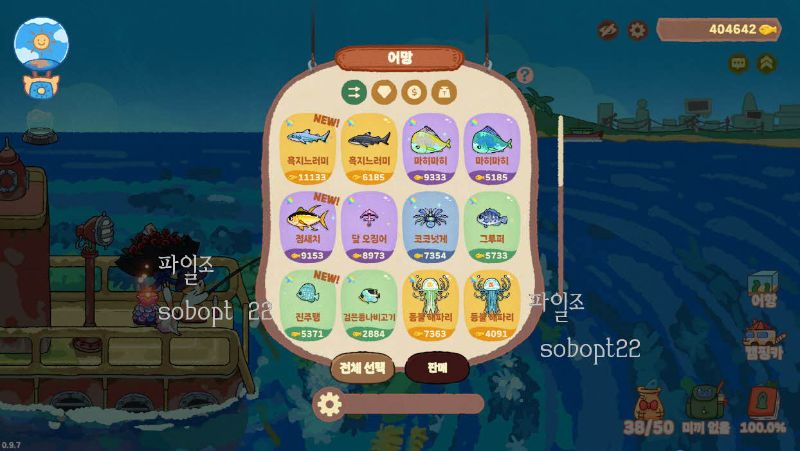Open the 캠핑카 camper van icon
The height and width of the screenshot is (451, 800).
click(x=763, y=340)
